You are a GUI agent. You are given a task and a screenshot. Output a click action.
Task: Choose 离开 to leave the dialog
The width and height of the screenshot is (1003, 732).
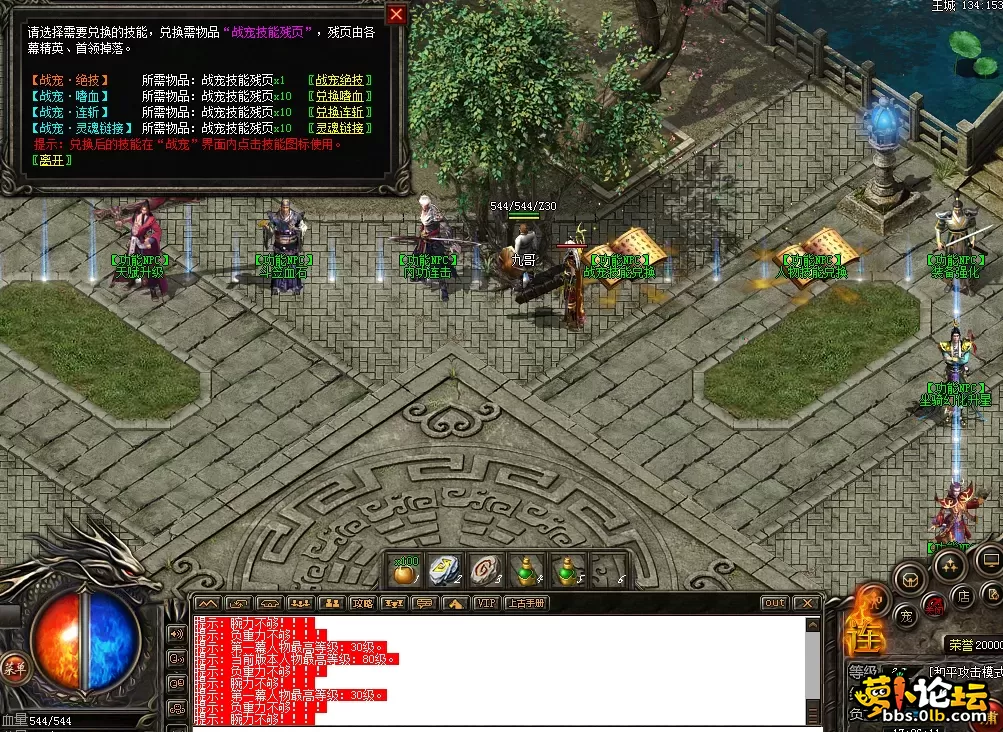50,160
